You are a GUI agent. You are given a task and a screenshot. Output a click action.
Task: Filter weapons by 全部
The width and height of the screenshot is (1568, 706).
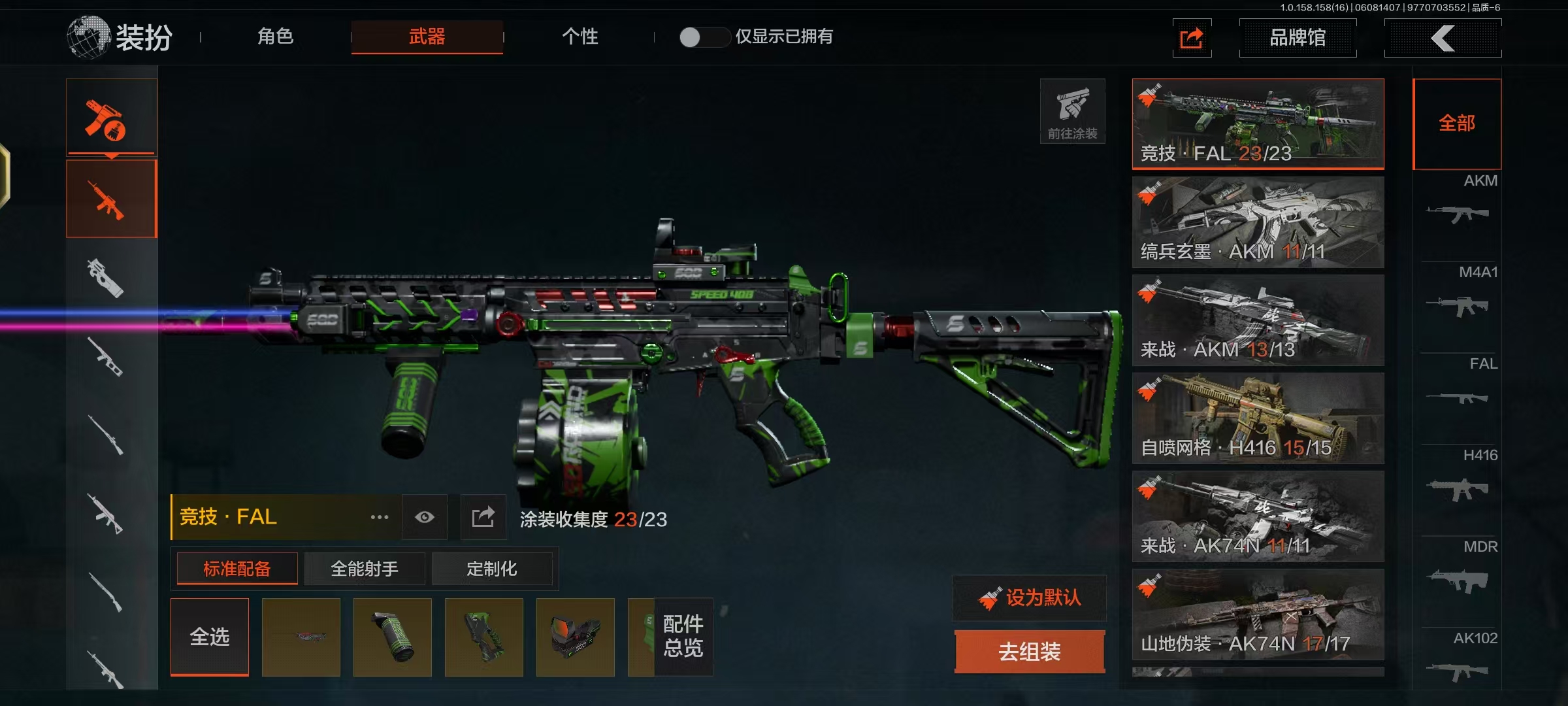[x=1457, y=124]
